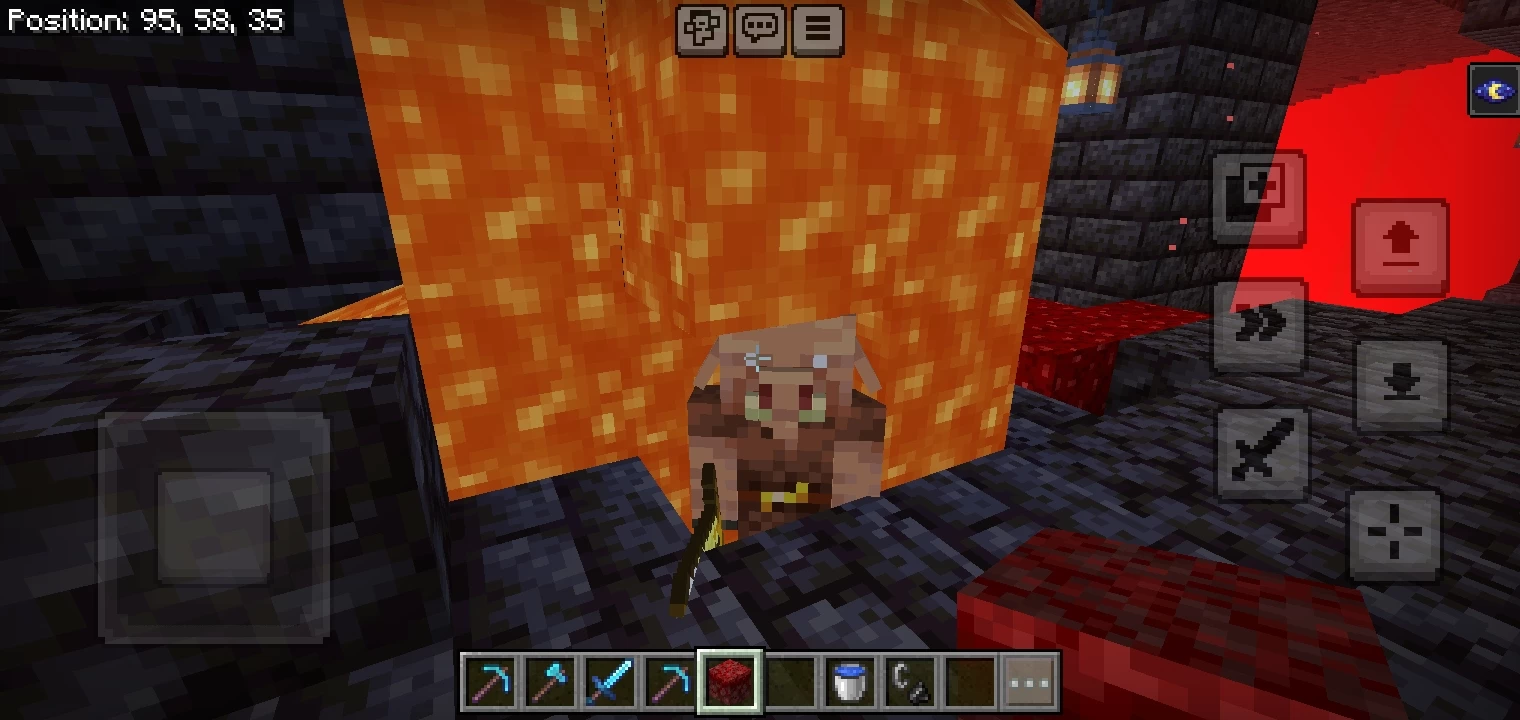Tap the sword attack button

tap(1262, 452)
